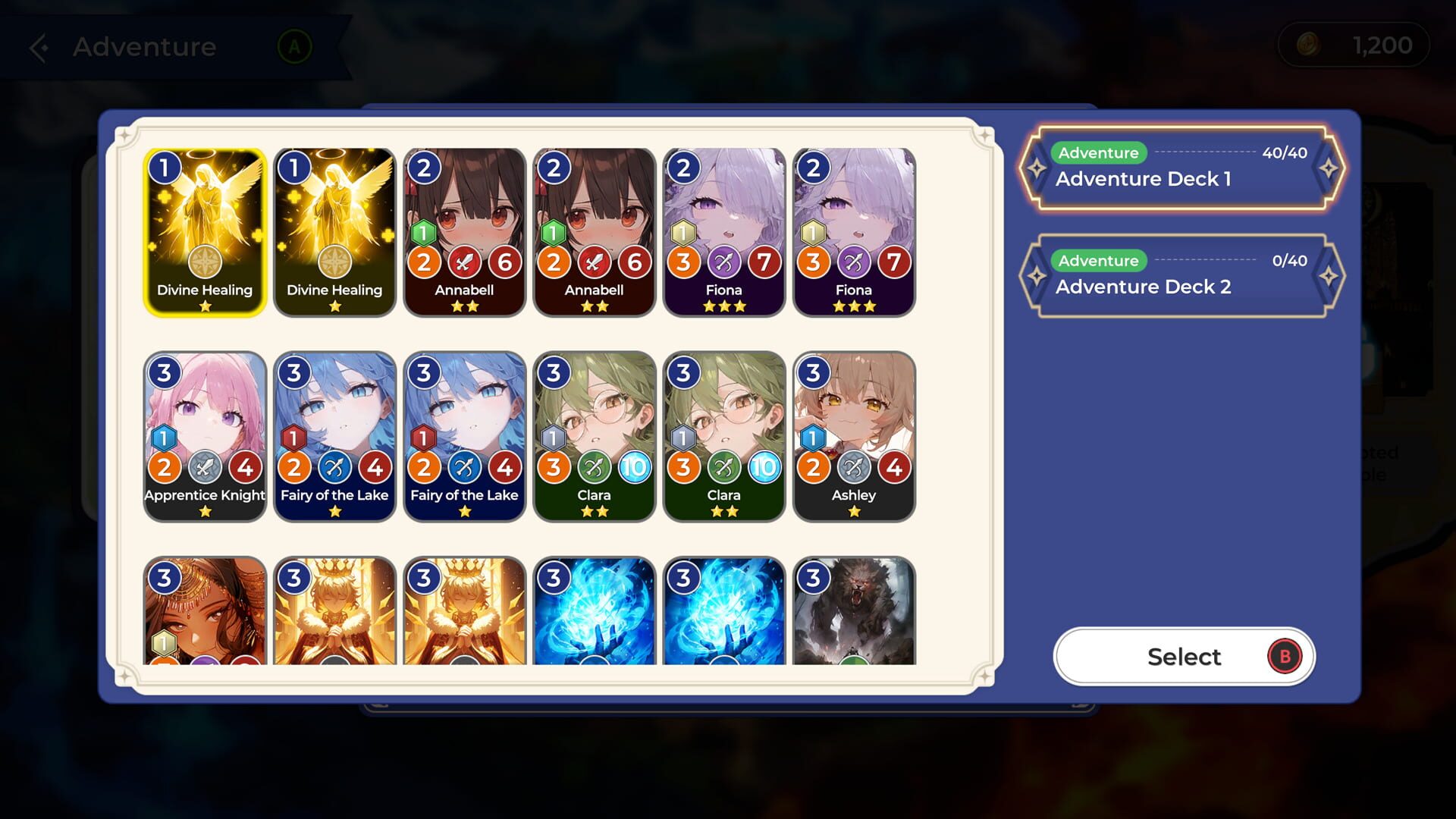The image size is (1456, 819).
Task: Click the sword attack icon on Annabell's card
Action: point(465,263)
